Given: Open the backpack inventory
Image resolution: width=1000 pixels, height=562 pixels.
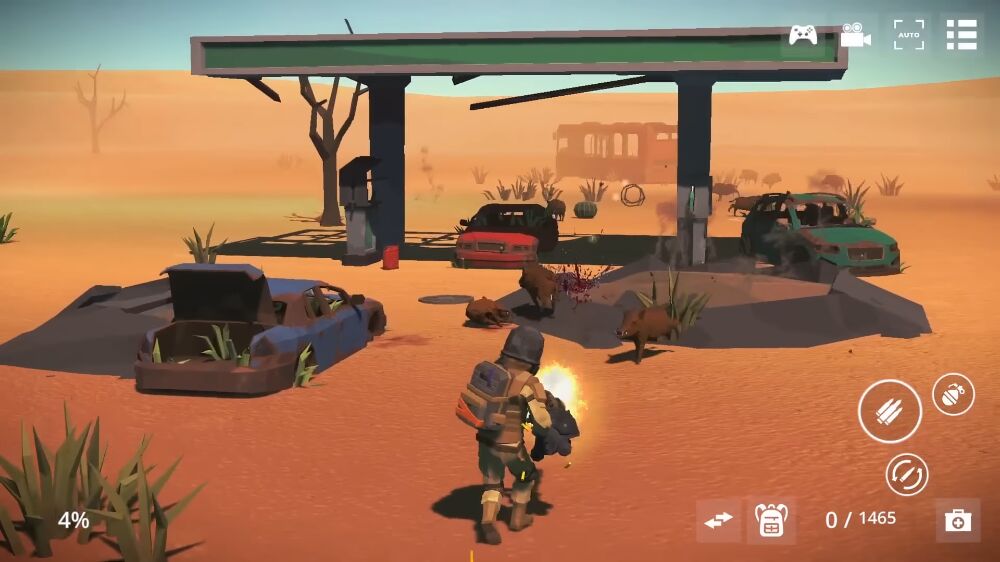Looking at the screenshot, I should [771, 520].
